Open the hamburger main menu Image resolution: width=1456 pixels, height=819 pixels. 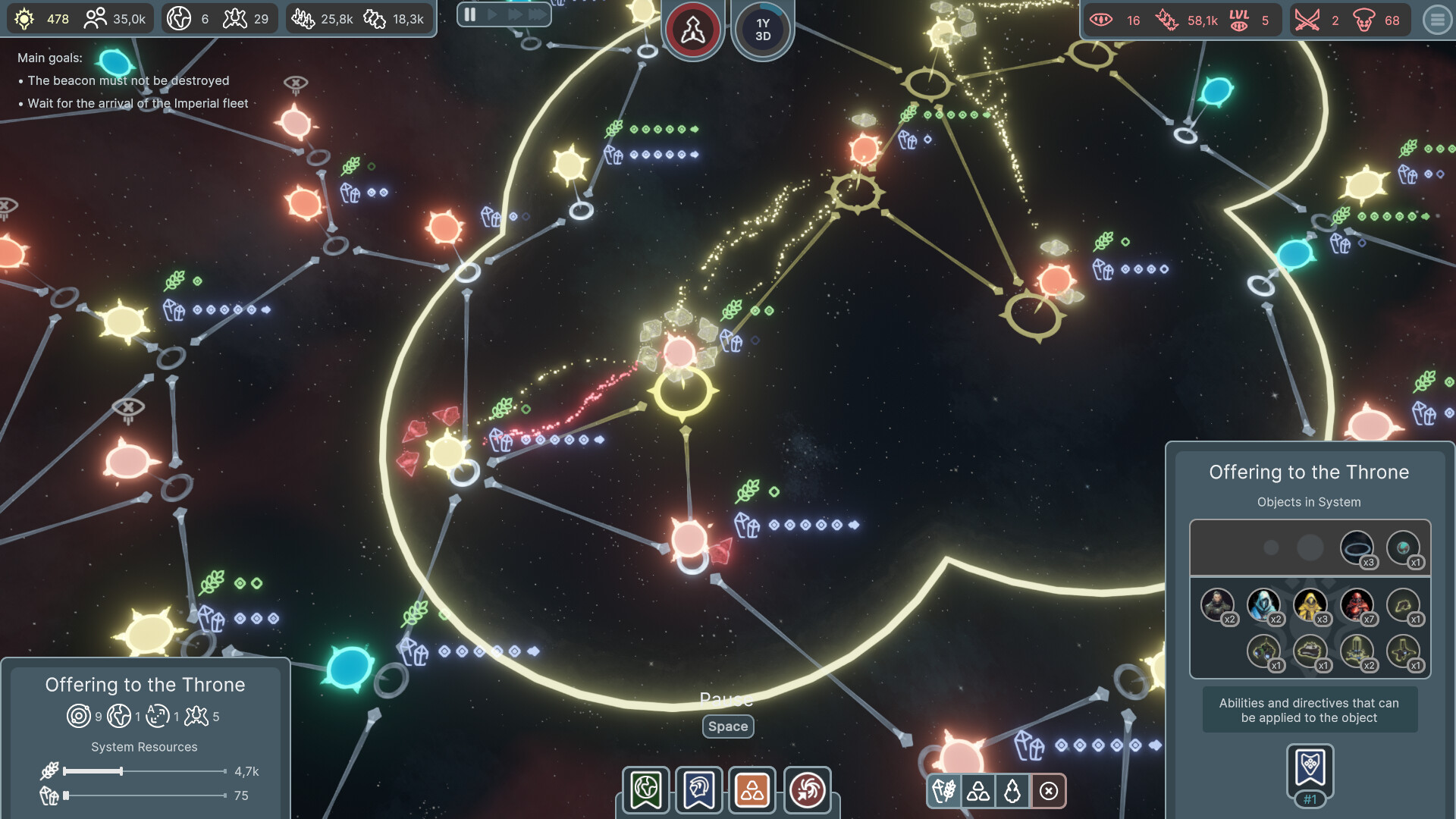tap(1437, 20)
